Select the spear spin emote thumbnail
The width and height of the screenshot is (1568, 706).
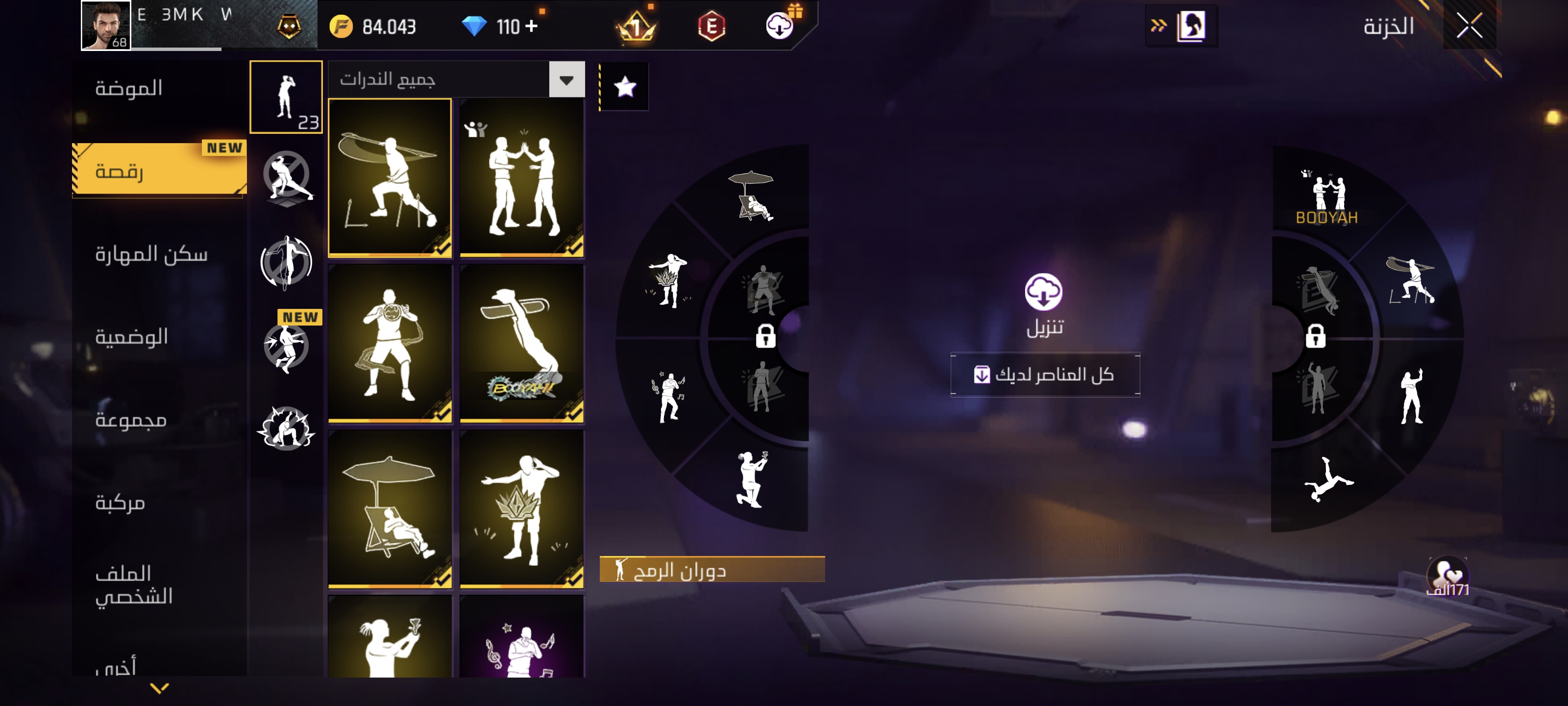tap(390, 178)
